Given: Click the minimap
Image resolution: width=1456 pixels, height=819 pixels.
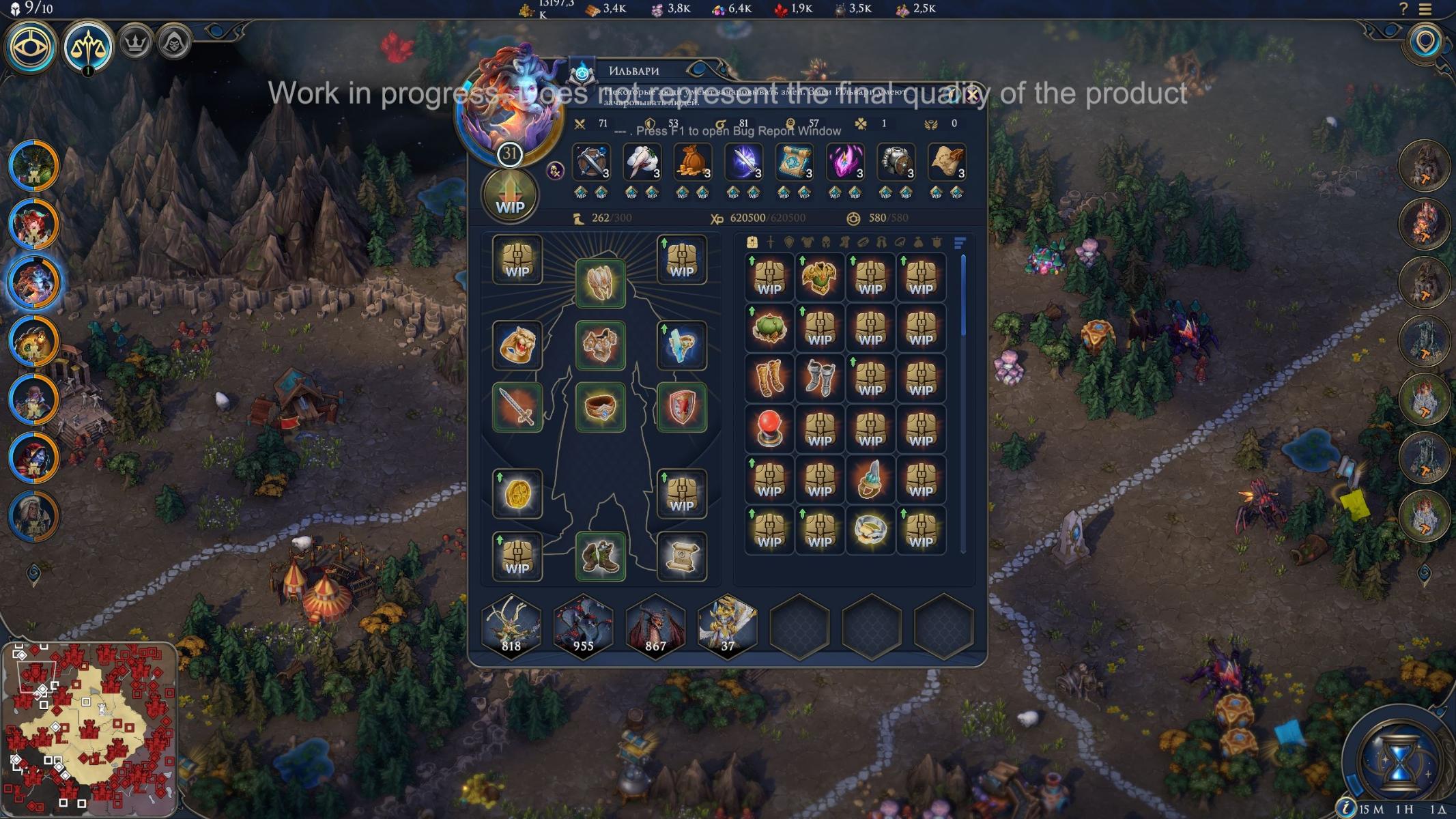Looking at the screenshot, I should pos(89,729).
